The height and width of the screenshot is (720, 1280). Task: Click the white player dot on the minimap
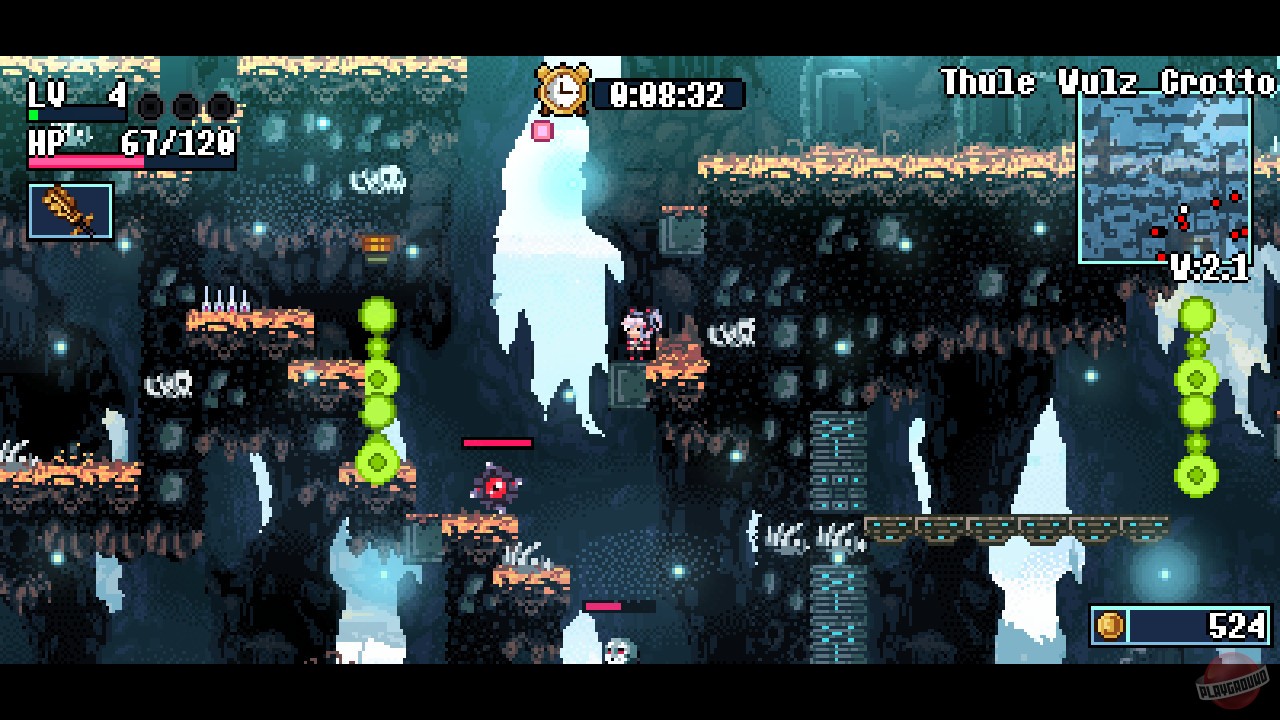pos(1184,209)
